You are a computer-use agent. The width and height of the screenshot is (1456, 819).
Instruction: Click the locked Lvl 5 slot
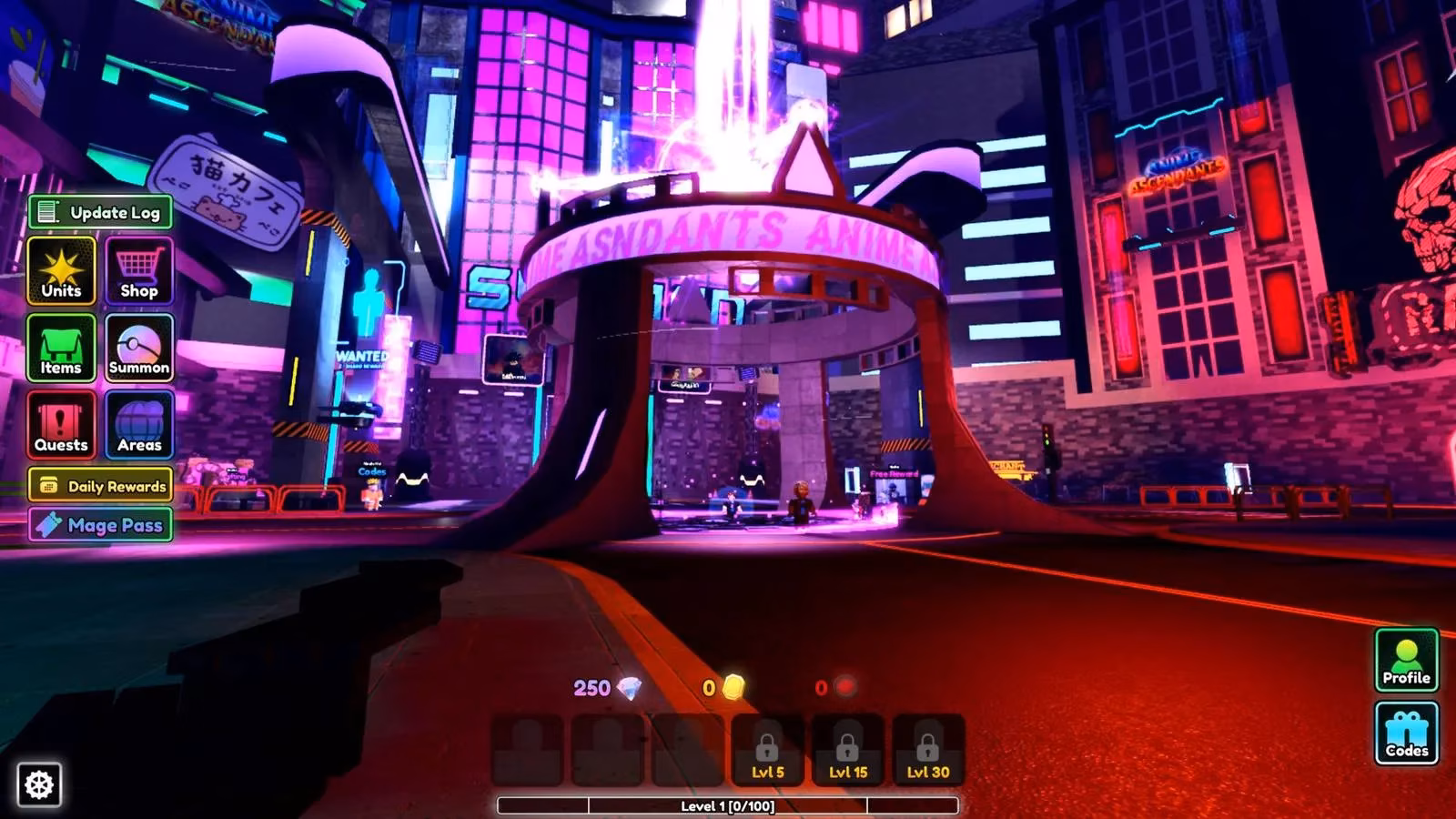tap(765, 753)
